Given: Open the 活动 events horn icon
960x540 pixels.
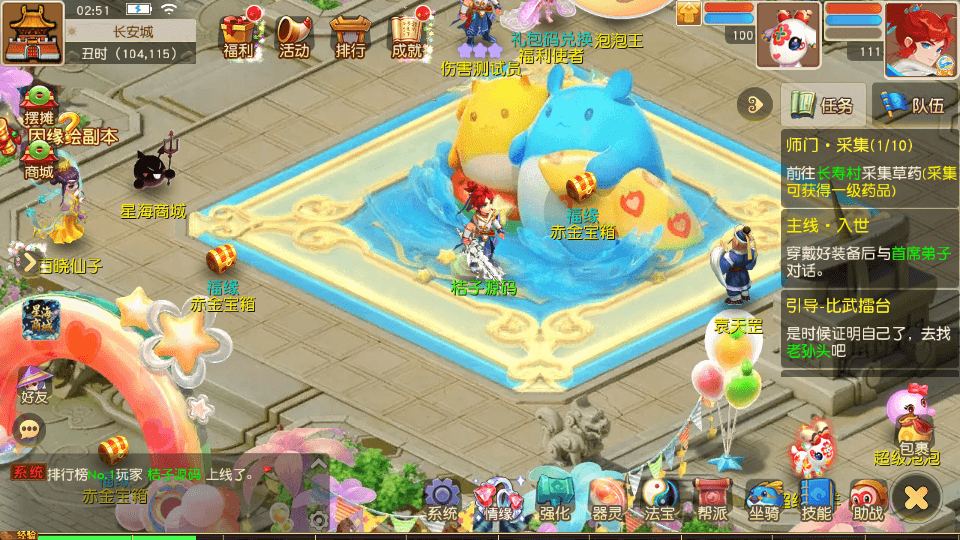Looking at the screenshot, I should tap(294, 34).
